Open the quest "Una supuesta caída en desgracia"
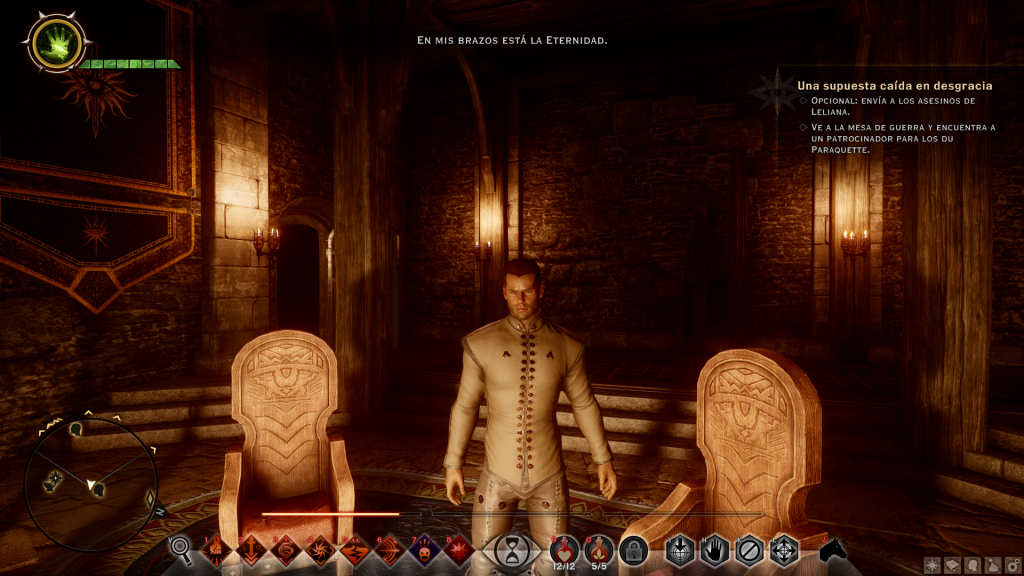The height and width of the screenshot is (576, 1024). 881,86
